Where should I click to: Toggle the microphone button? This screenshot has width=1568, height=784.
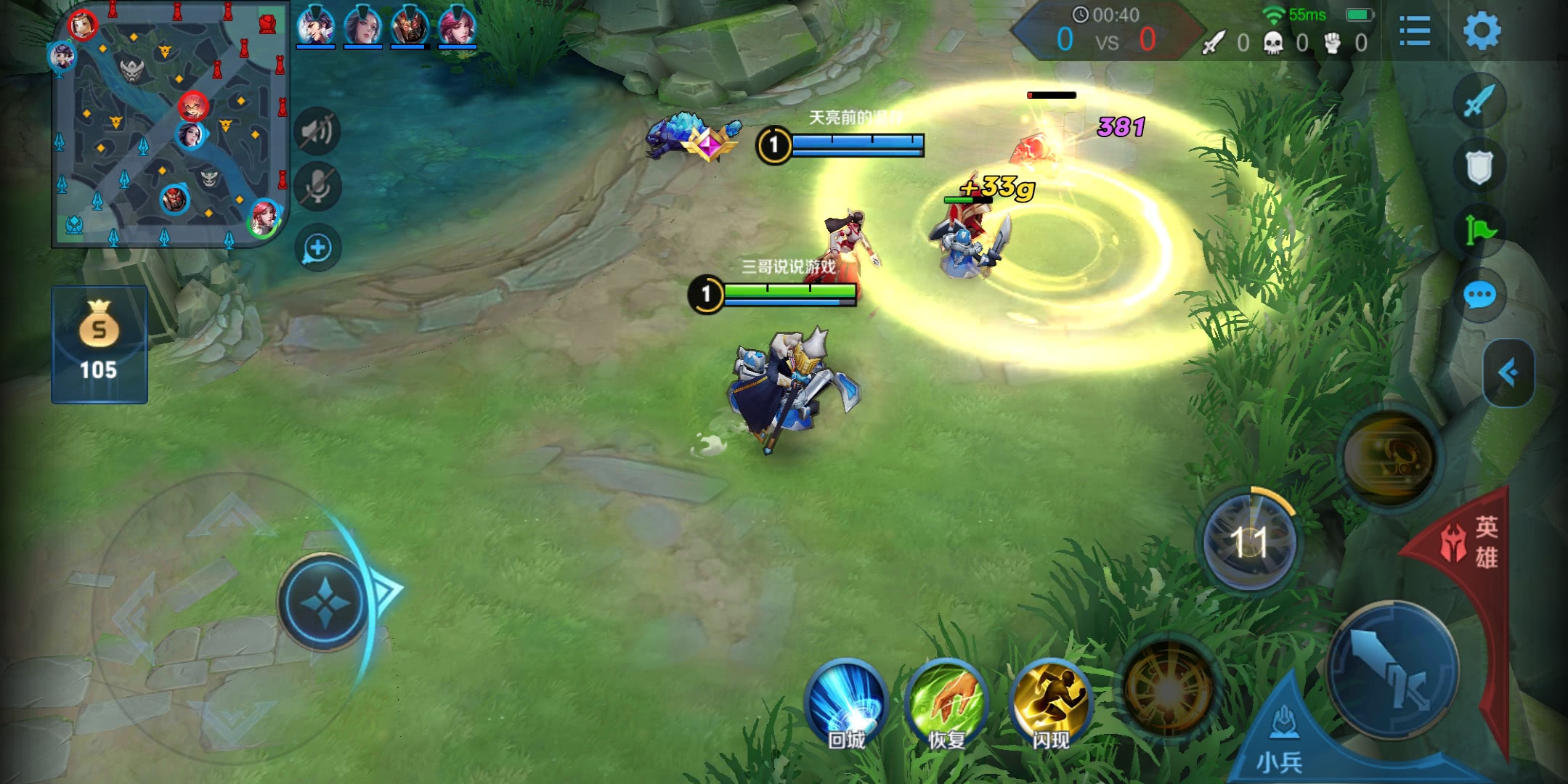pyautogui.click(x=317, y=187)
